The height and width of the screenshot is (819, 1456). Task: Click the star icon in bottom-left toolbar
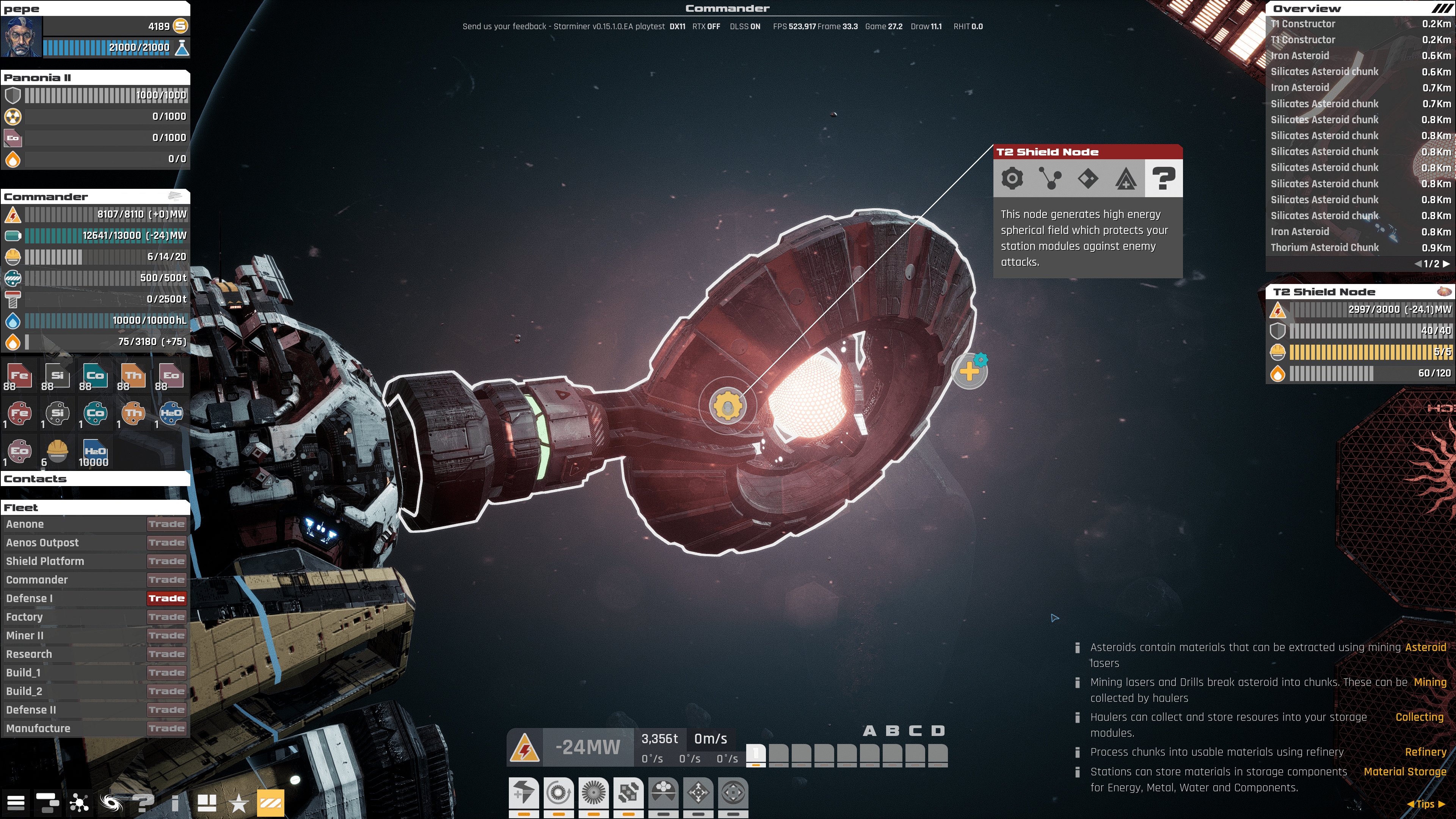[x=238, y=803]
